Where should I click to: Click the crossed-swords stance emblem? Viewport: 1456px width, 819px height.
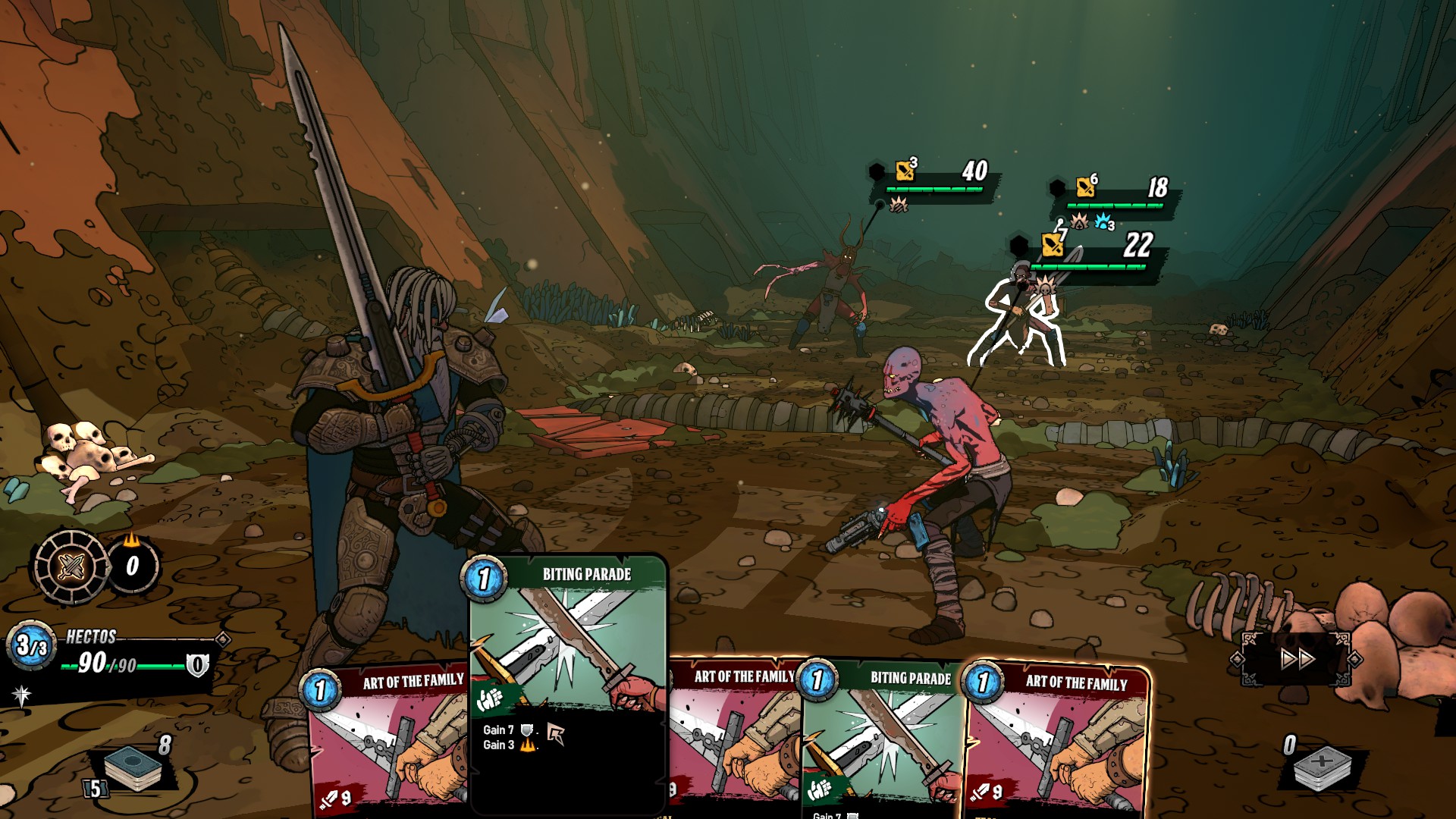(71, 566)
